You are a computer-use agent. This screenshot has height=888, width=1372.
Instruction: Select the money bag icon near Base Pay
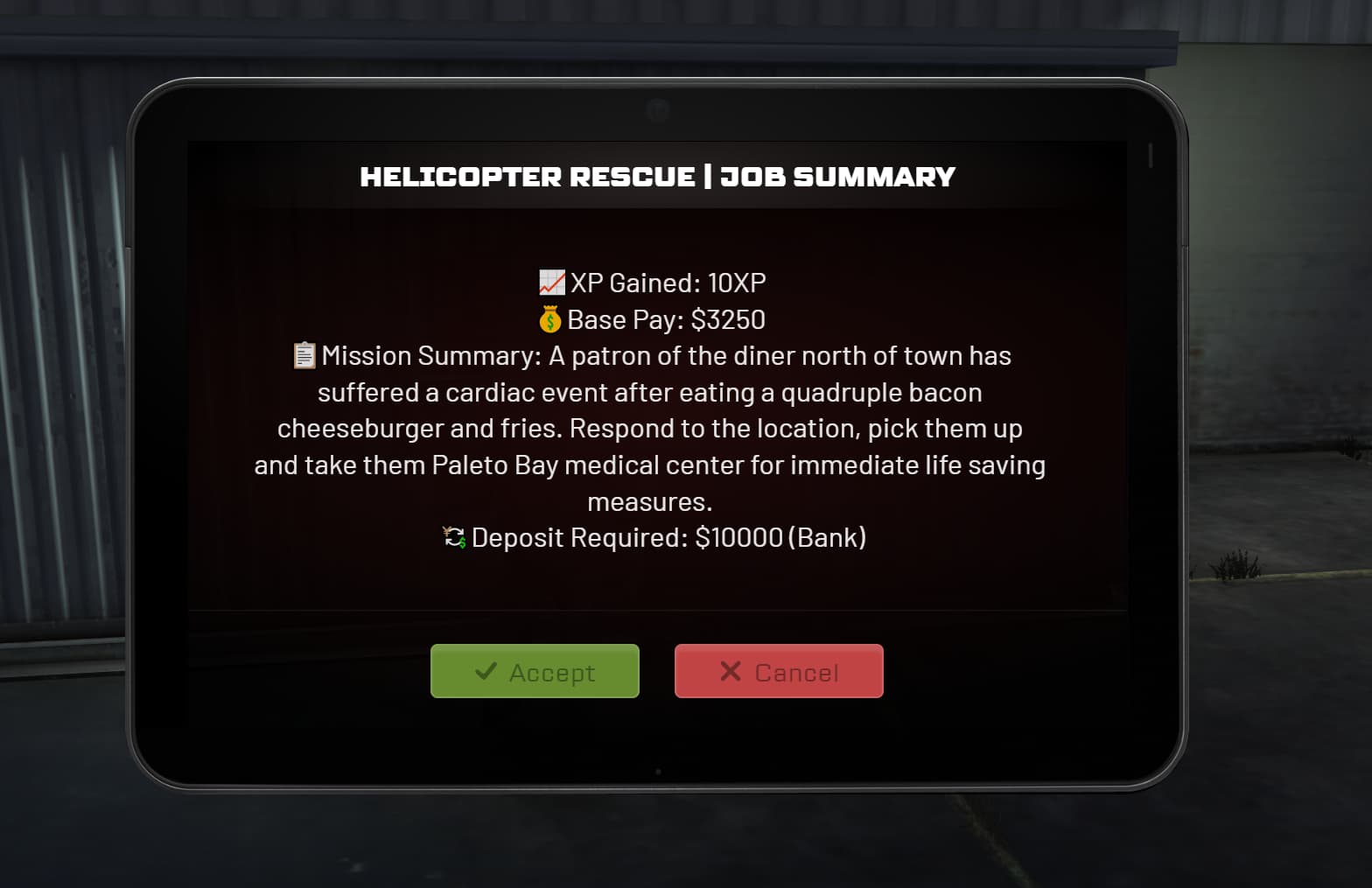(549, 319)
